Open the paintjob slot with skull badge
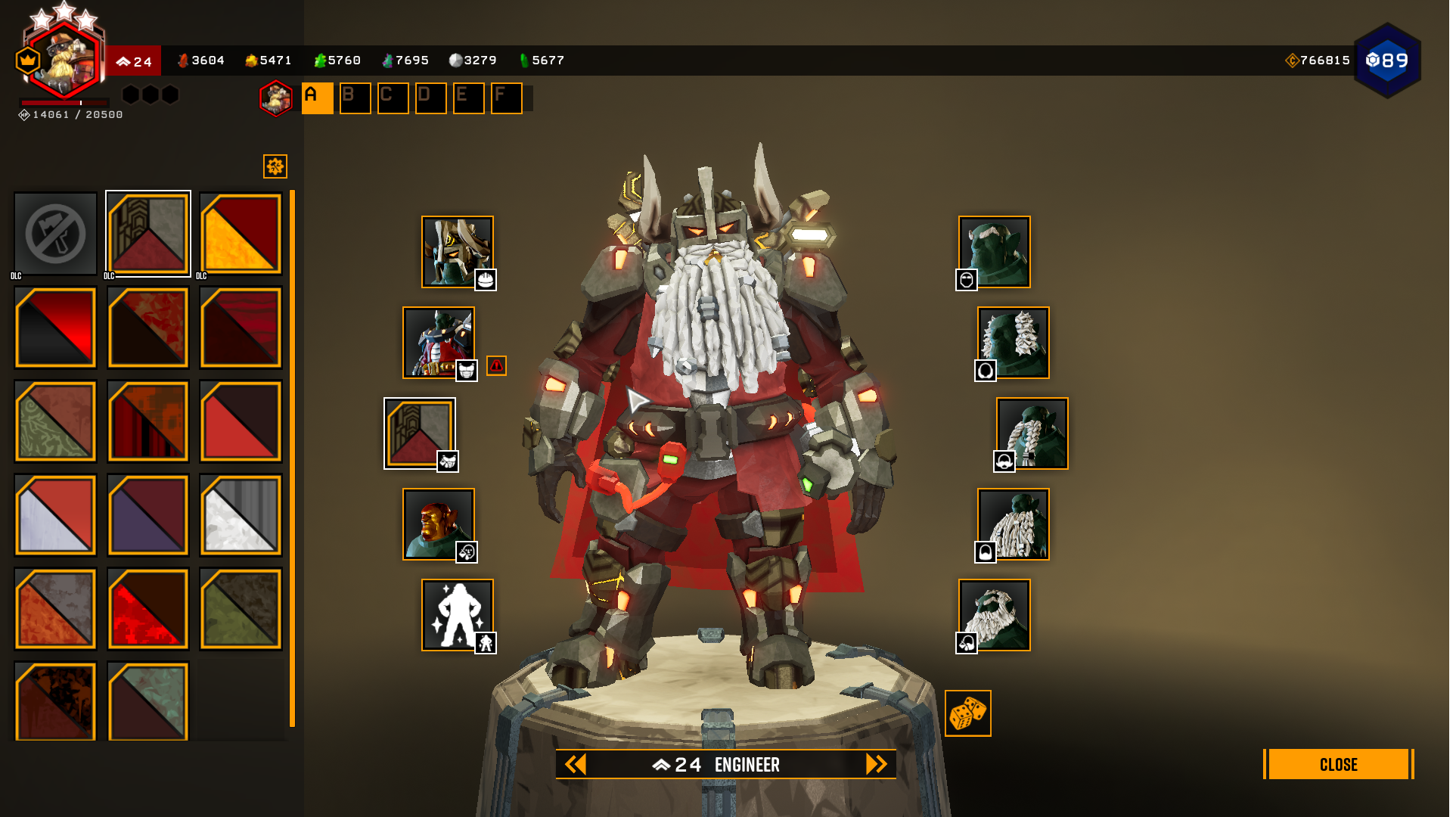Image resolution: width=1456 pixels, height=817 pixels. click(x=420, y=433)
